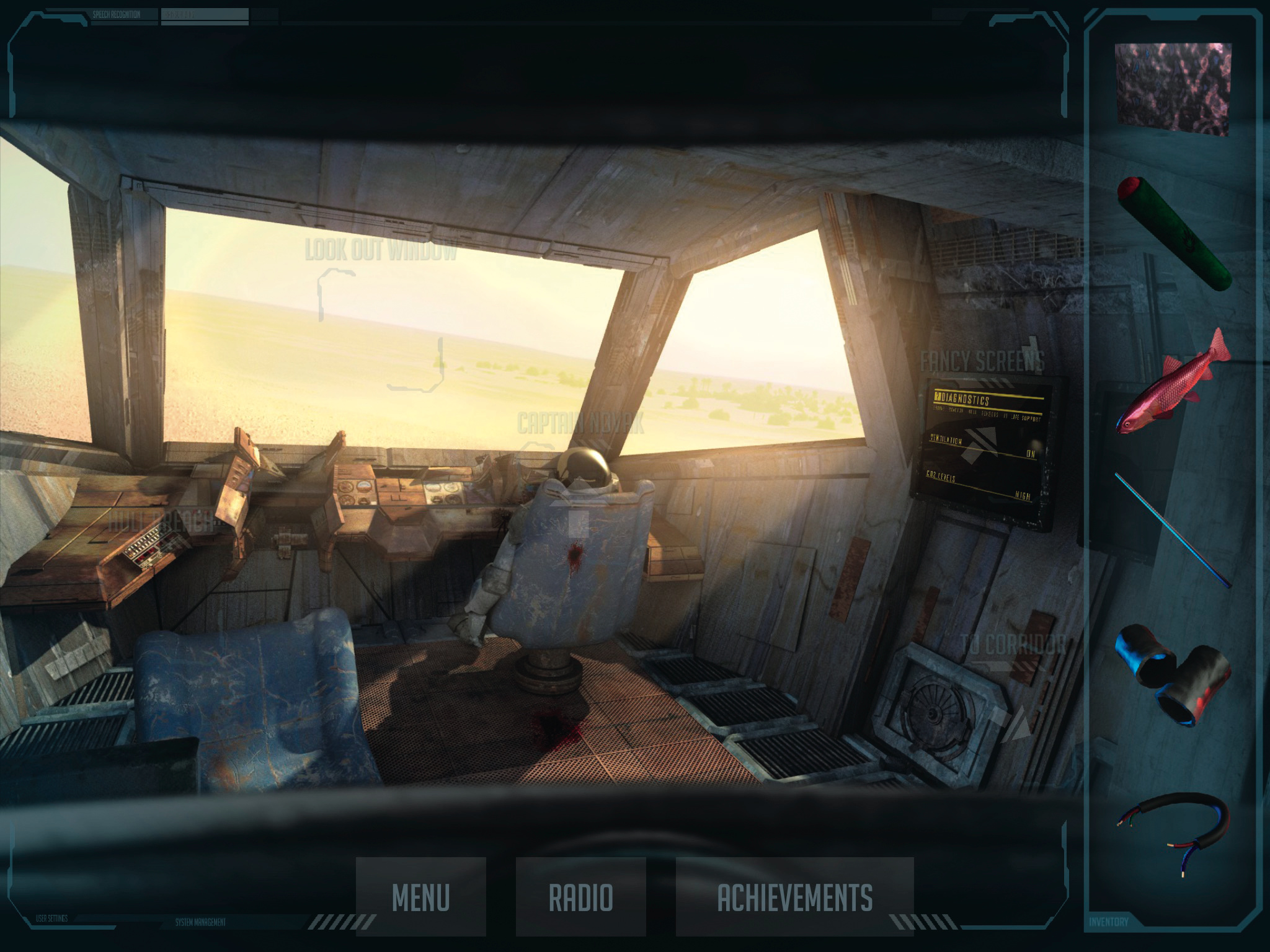Examine the Fancy Screens hotspot label
This screenshot has height=952, width=1270.
tap(982, 361)
